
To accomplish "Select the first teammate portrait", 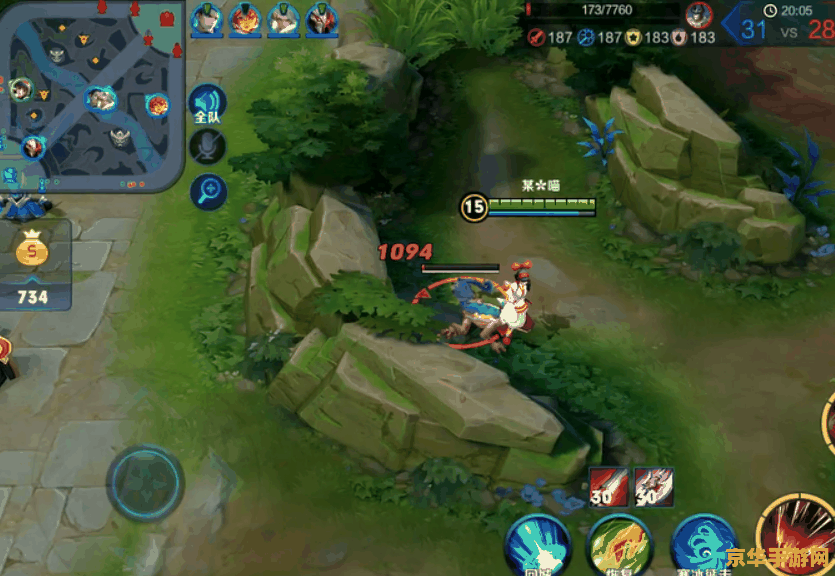I will pyautogui.click(x=207, y=18).
